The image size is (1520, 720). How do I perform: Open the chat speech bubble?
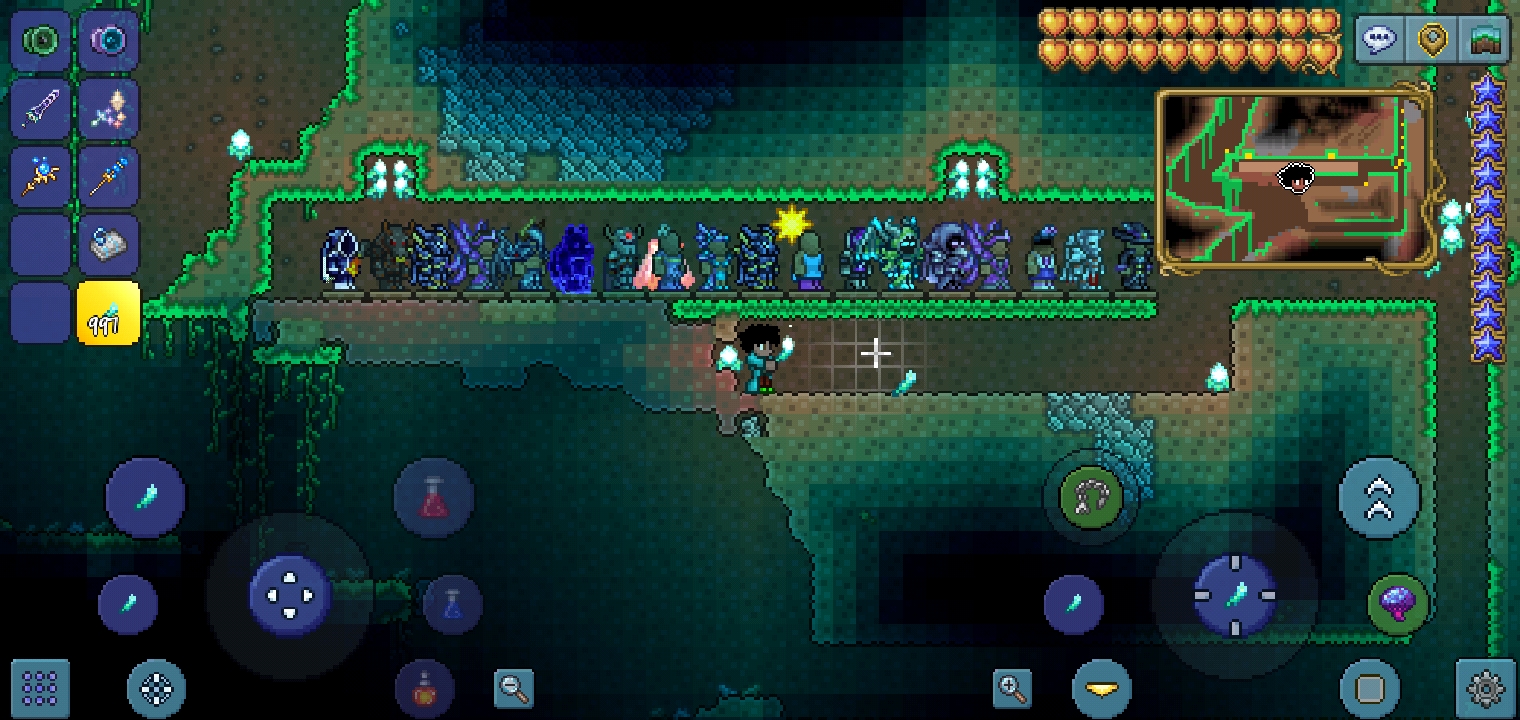tap(1379, 41)
